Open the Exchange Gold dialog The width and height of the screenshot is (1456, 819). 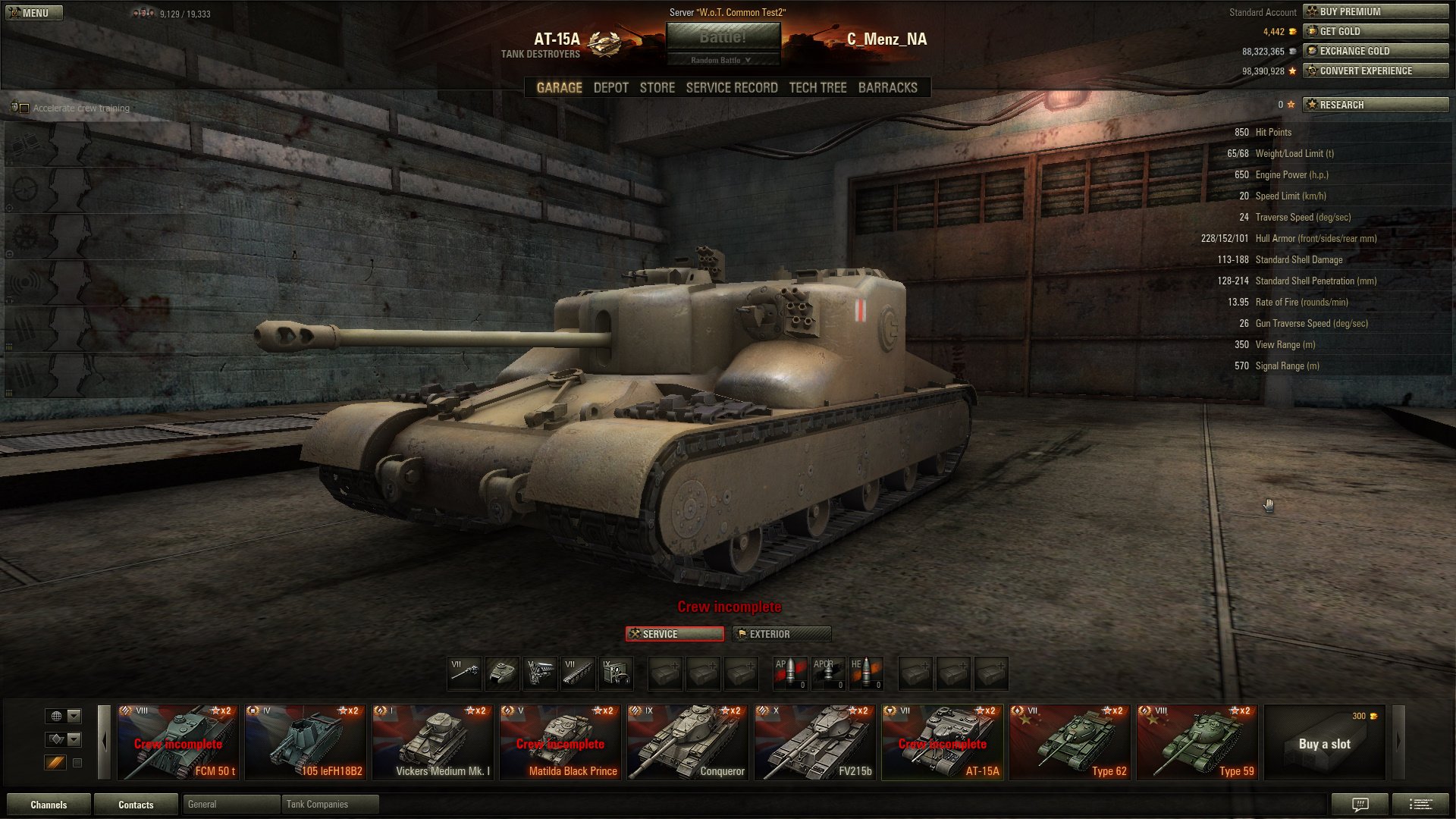click(1375, 51)
